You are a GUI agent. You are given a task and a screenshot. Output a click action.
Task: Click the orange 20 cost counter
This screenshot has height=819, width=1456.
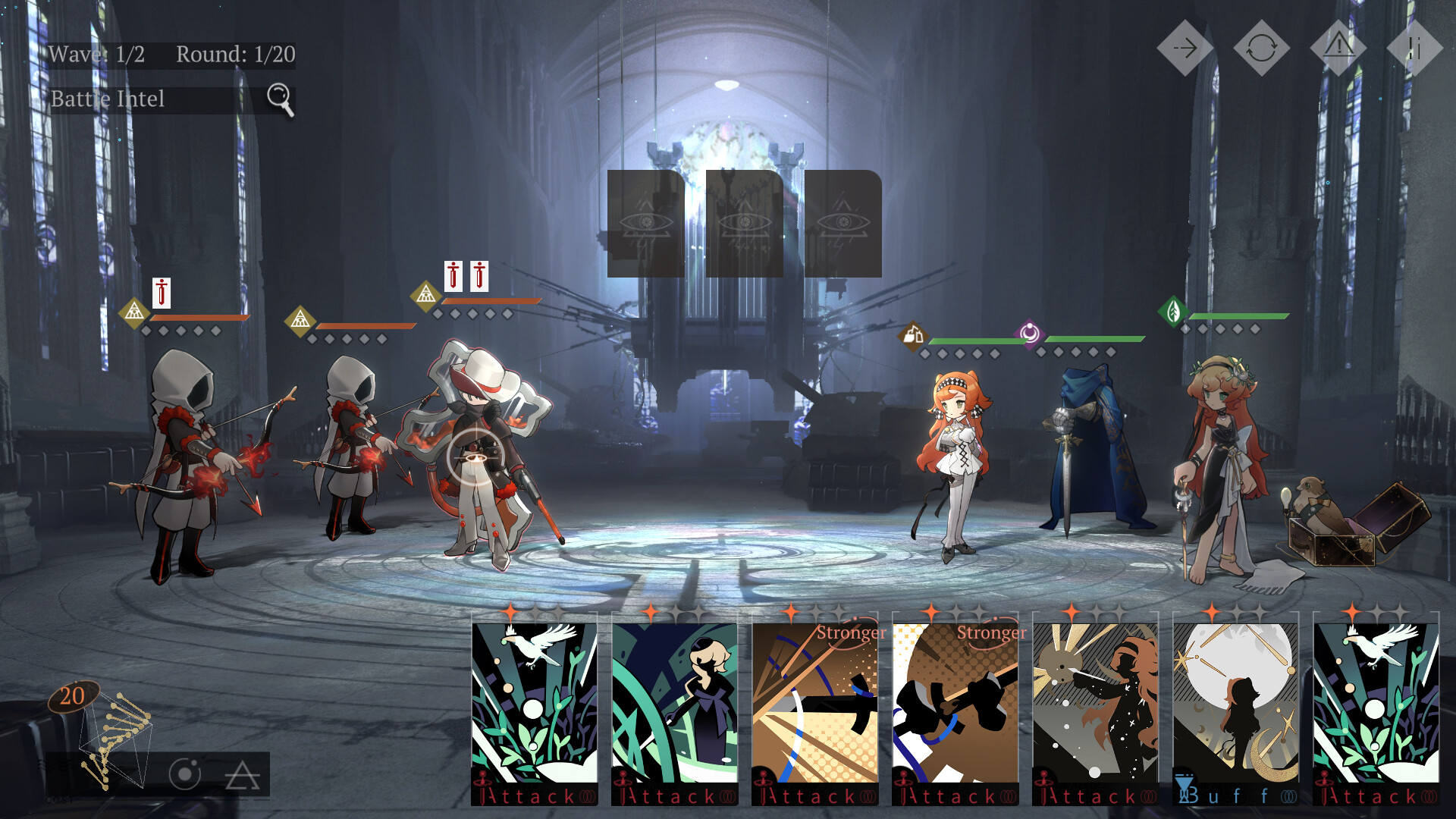click(74, 694)
